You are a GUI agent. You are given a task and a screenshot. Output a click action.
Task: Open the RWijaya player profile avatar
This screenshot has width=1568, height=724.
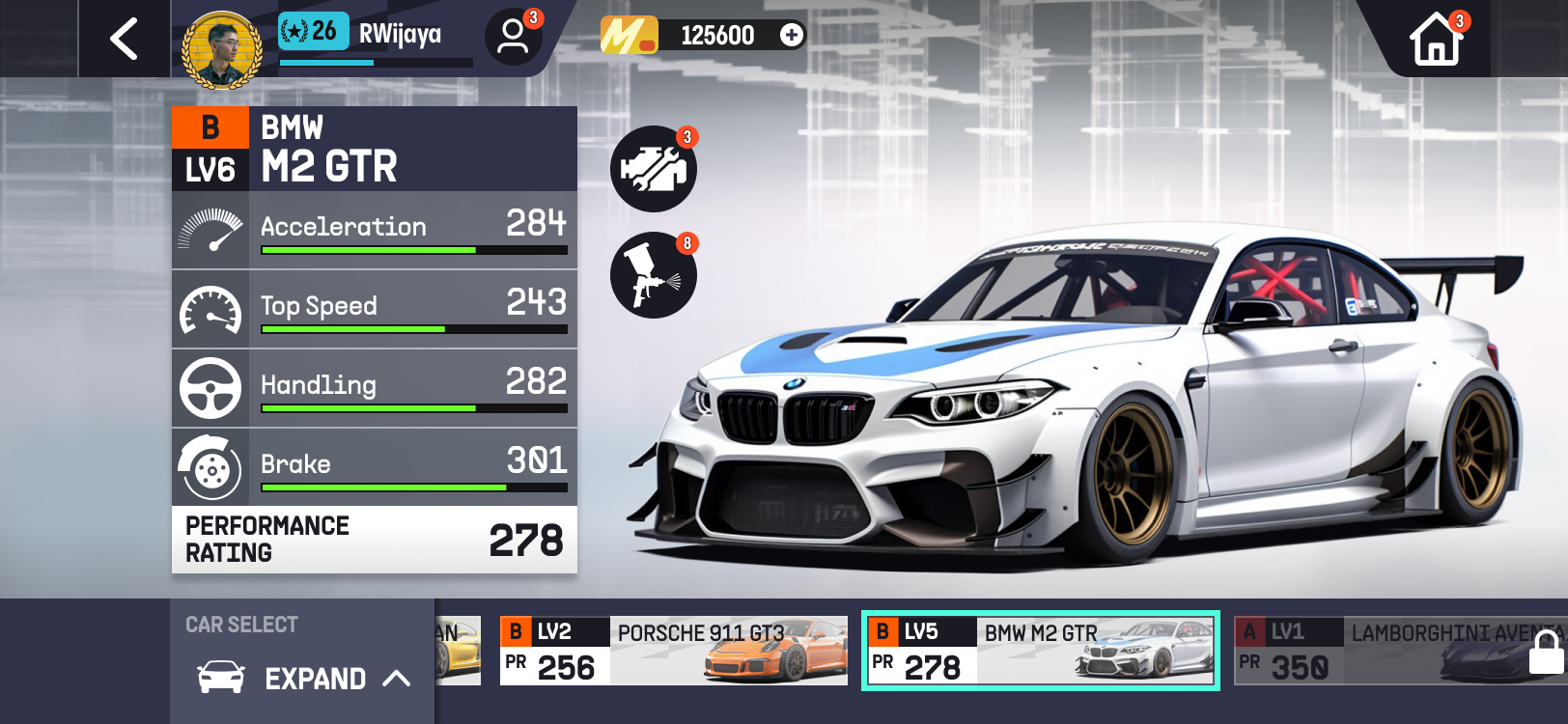point(222,50)
